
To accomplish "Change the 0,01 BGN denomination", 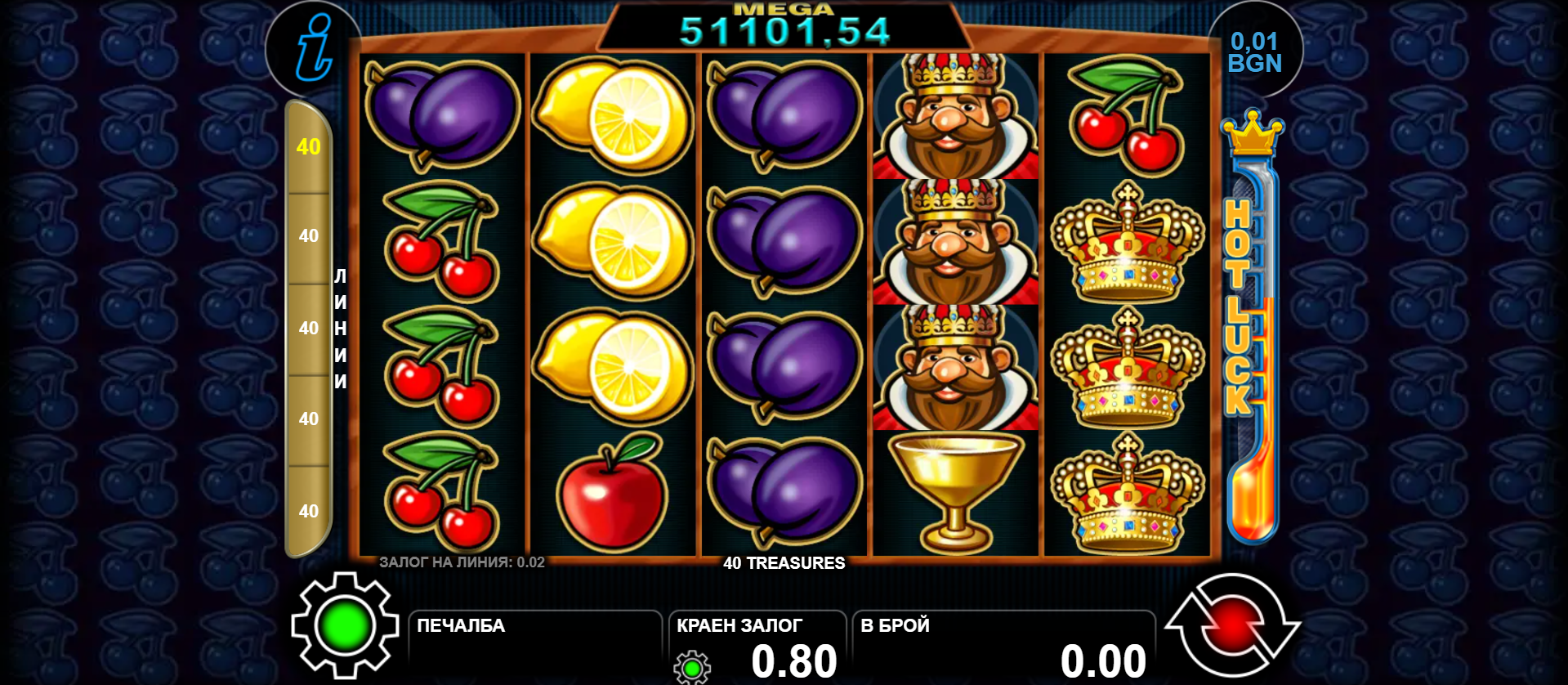I will pyautogui.click(x=1255, y=52).
